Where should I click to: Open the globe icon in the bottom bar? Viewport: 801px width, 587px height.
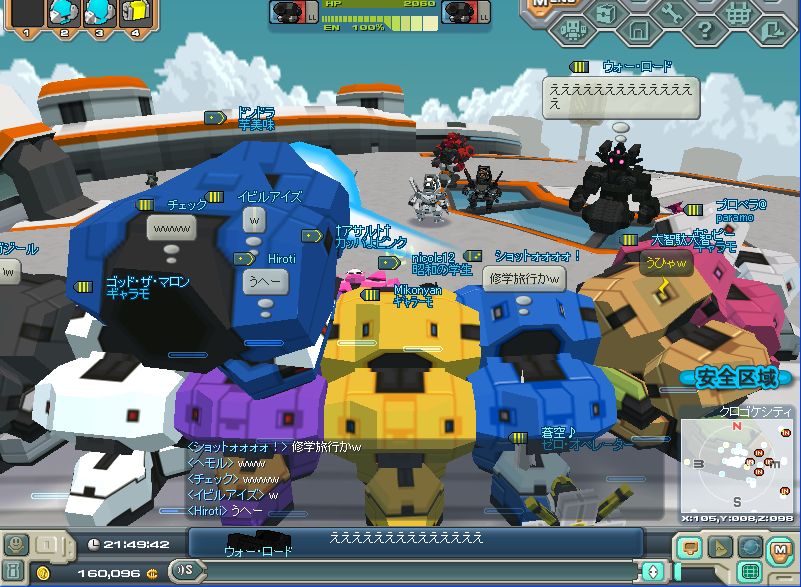tap(750, 547)
